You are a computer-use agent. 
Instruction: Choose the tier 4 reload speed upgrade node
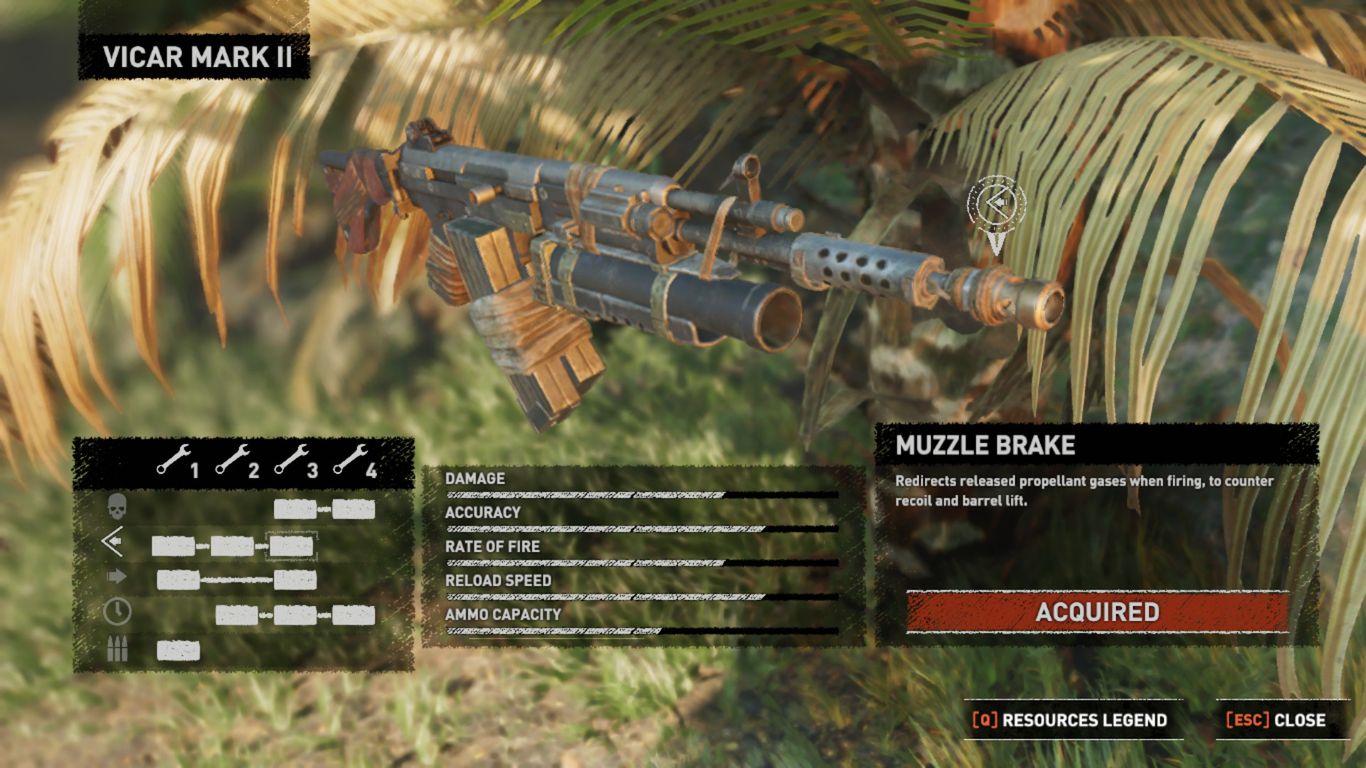354,615
